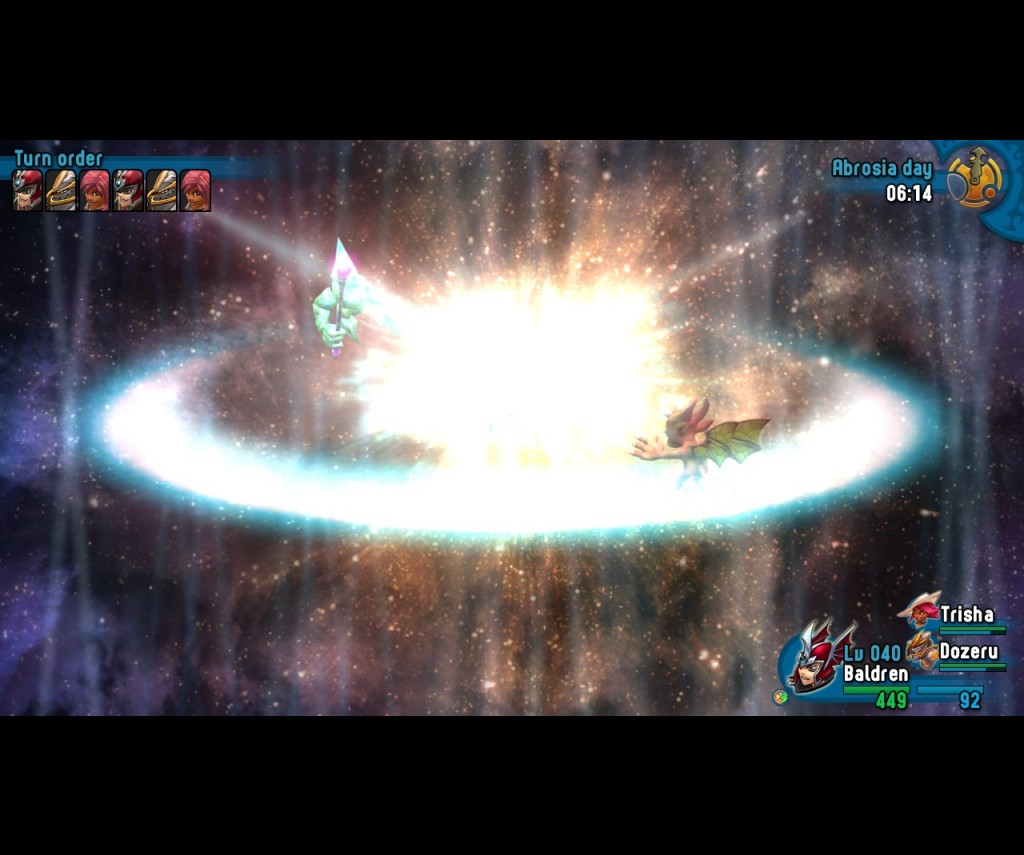The width and height of the screenshot is (1024, 855).
Task: Click the leftmost portrait in Turn order
Action: [x=28, y=190]
